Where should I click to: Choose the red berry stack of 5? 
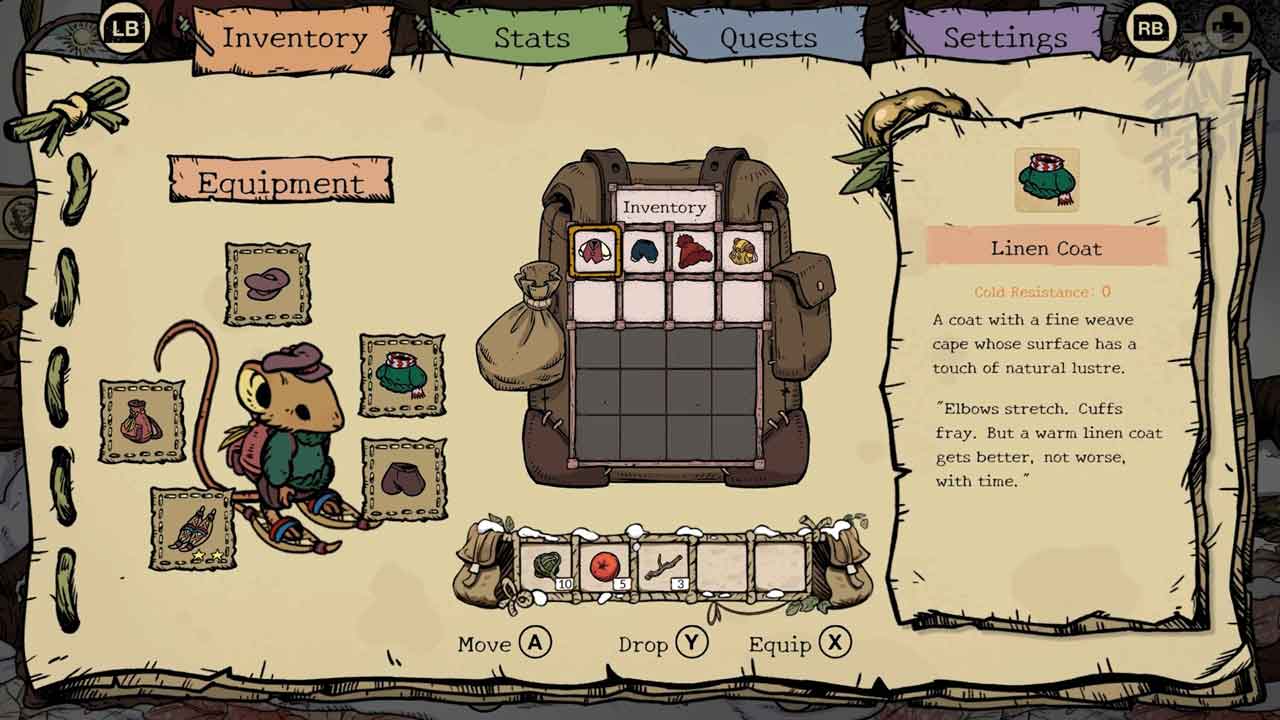click(604, 567)
